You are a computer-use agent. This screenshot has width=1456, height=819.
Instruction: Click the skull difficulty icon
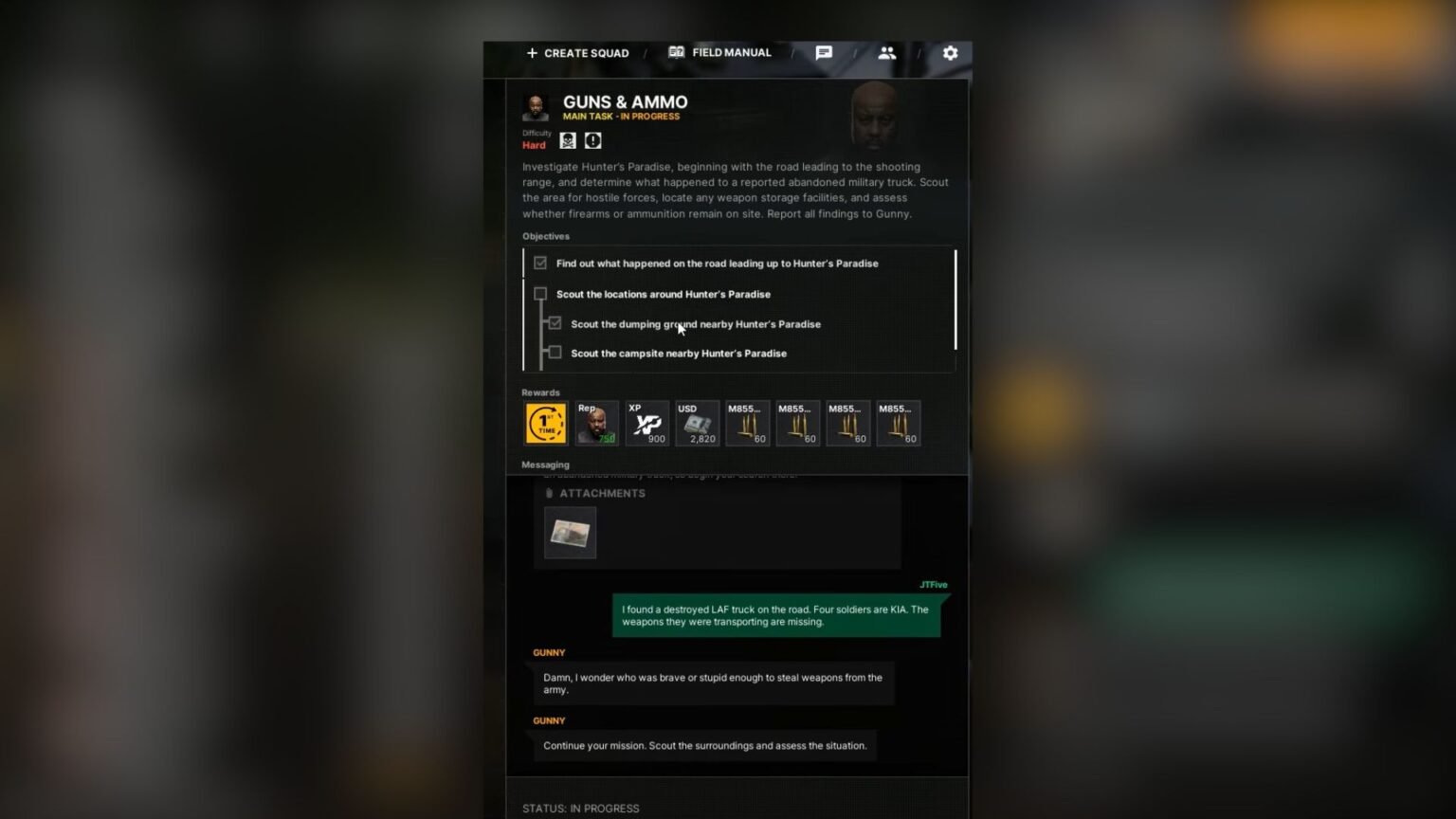[x=567, y=139]
